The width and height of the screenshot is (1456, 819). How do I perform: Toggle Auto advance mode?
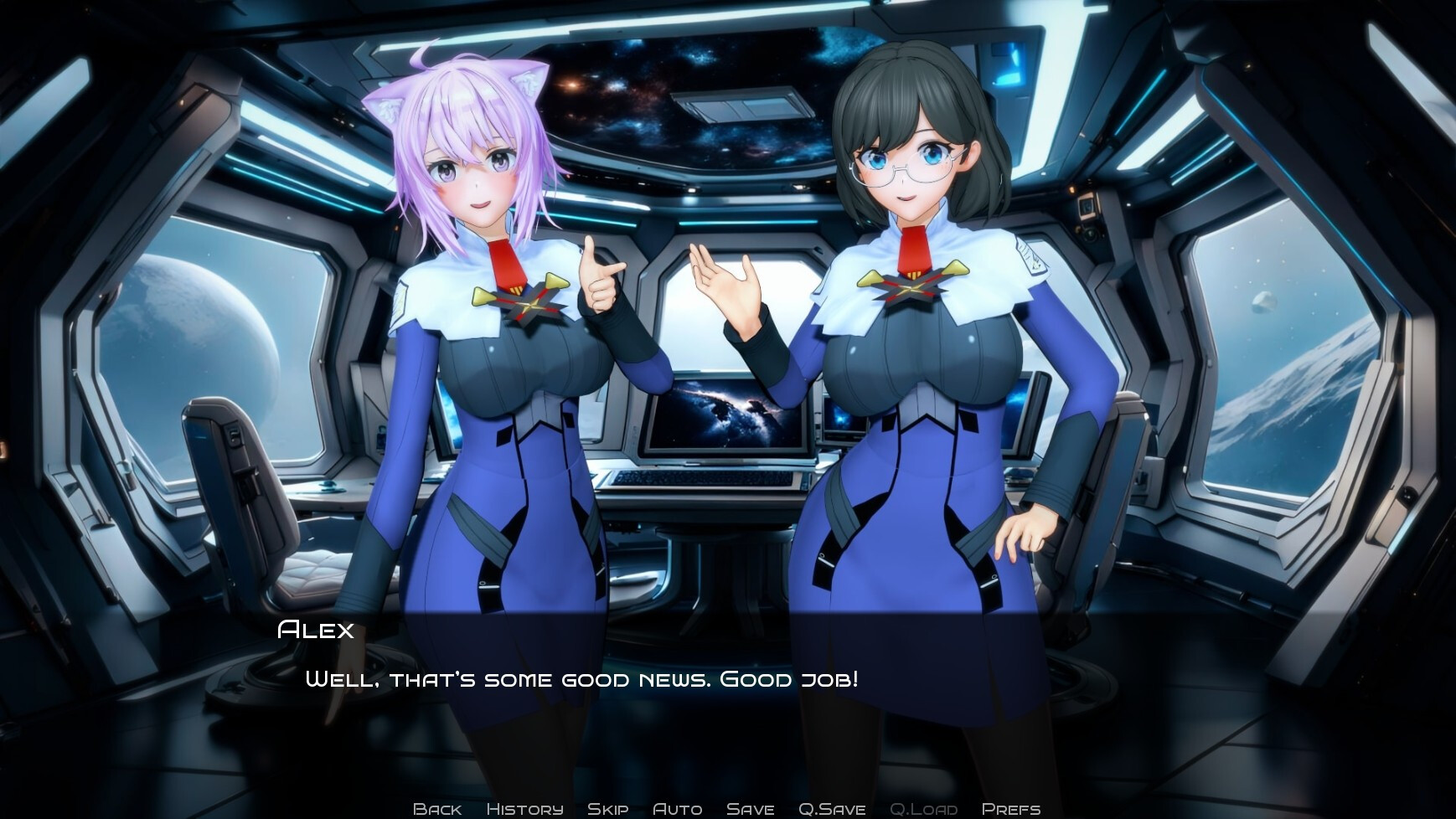(x=677, y=809)
